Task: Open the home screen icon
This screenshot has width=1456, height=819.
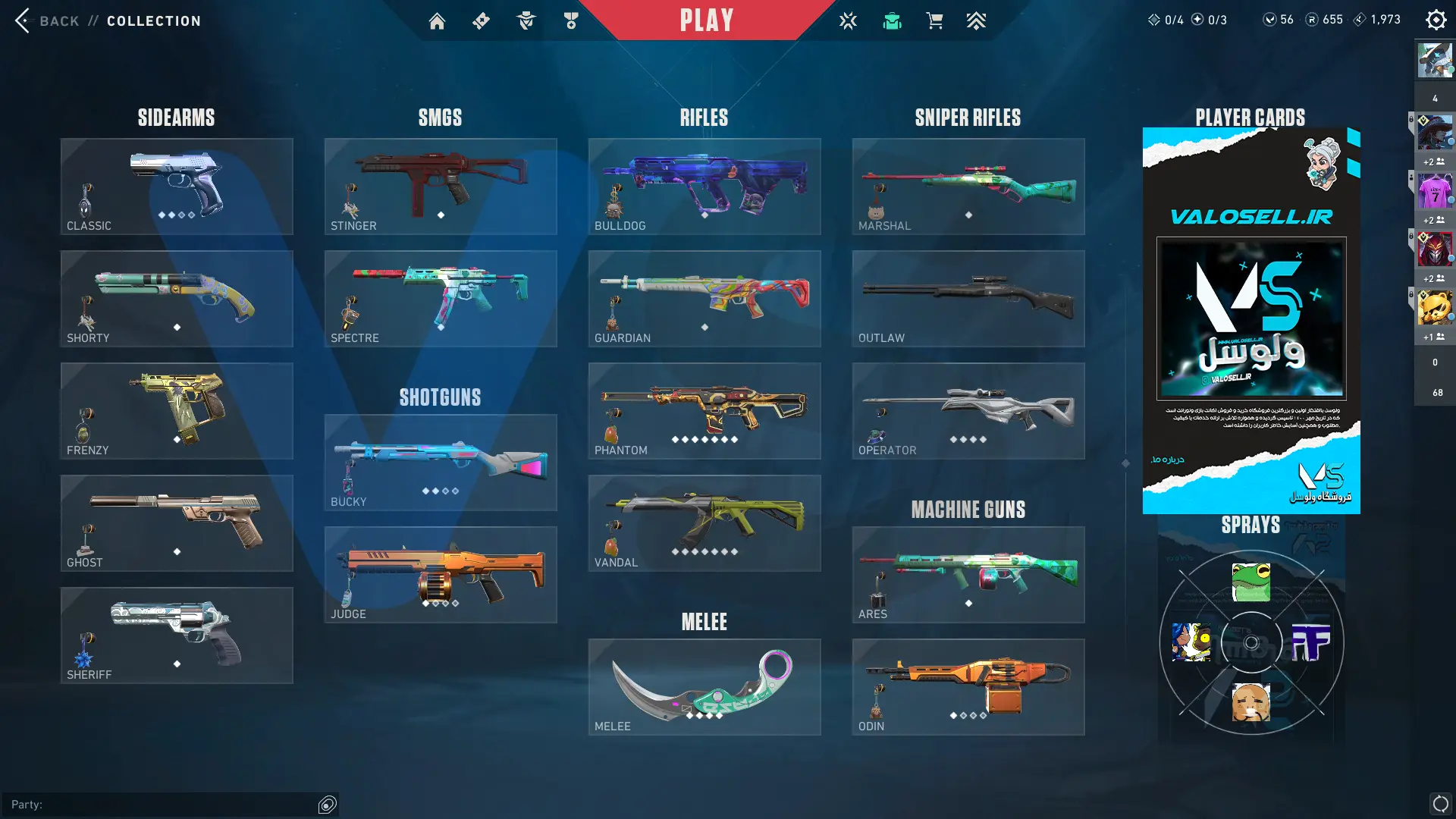Action: coord(437,21)
